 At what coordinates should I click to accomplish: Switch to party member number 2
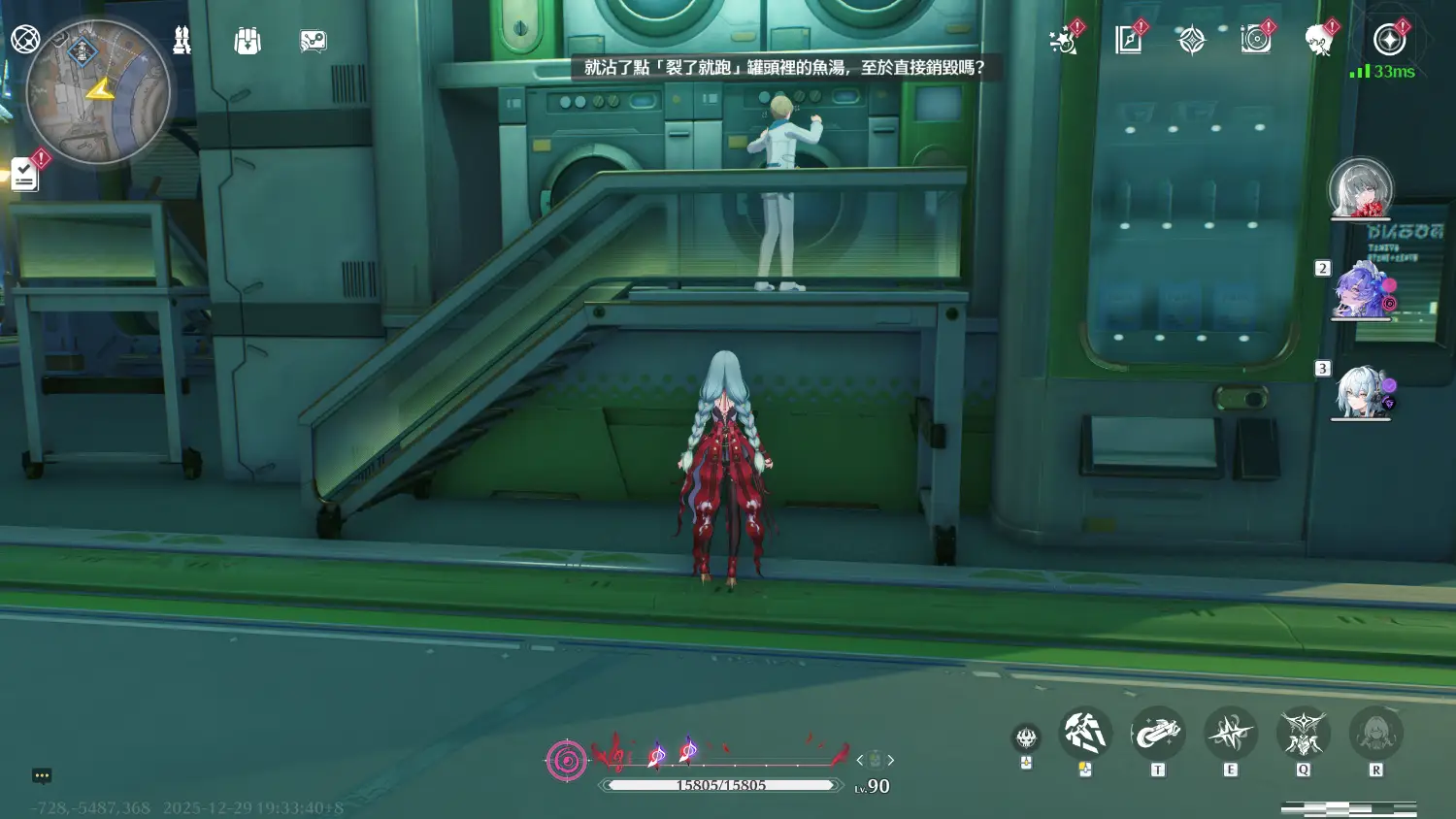1363,291
